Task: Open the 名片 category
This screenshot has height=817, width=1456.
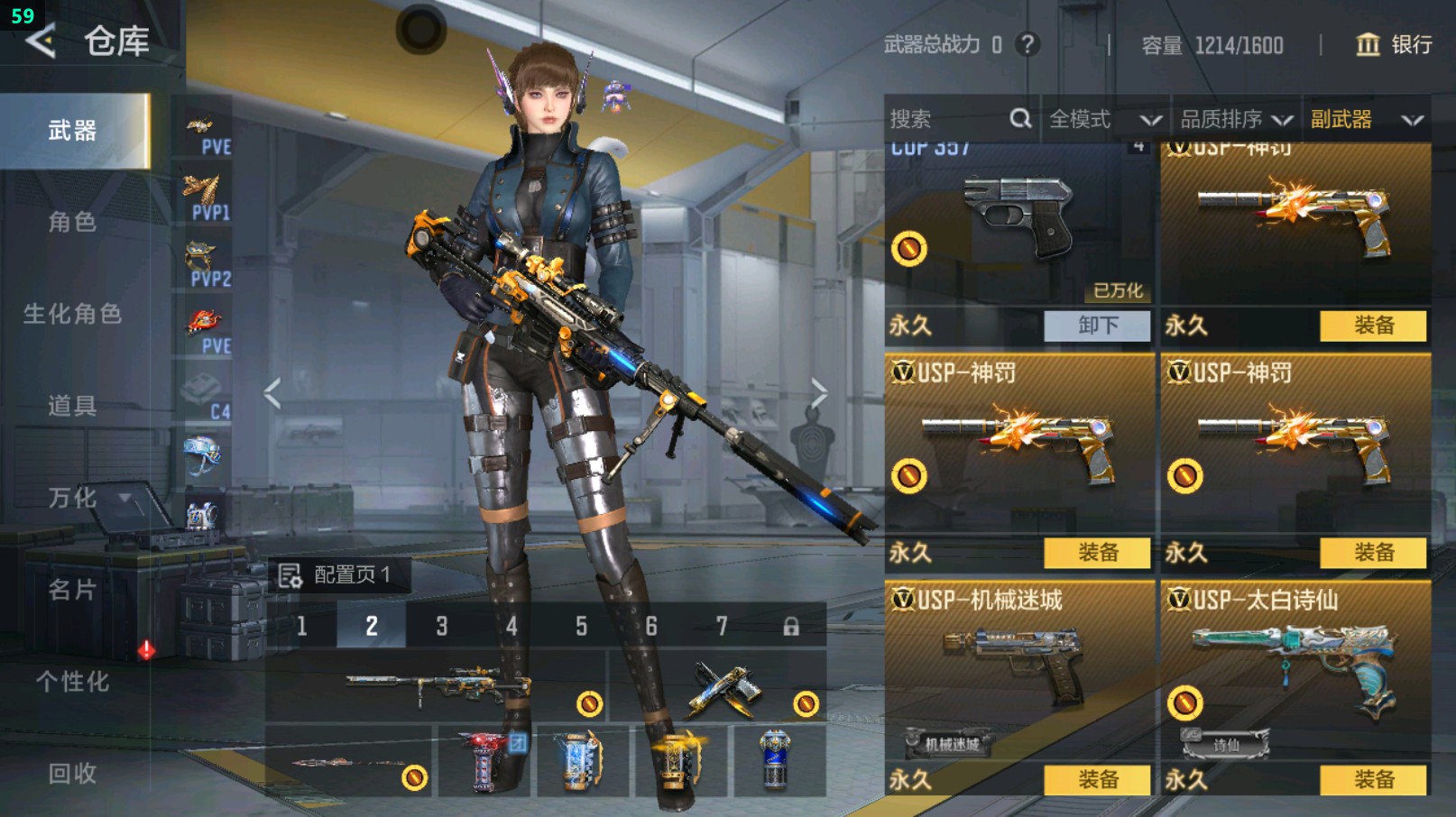Action: (x=72, y=590)
